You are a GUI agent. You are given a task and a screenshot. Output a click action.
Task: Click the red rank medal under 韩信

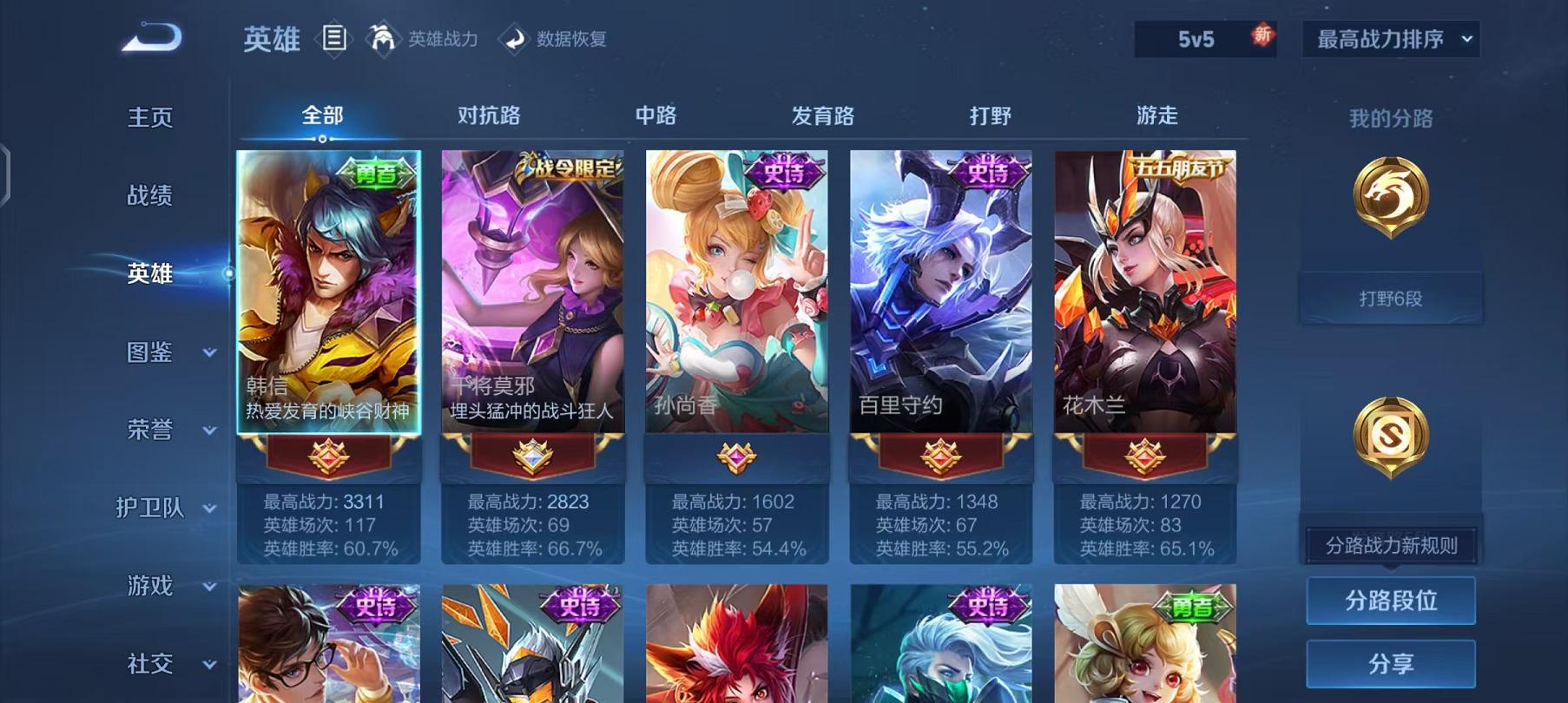[x=327, y=456]
